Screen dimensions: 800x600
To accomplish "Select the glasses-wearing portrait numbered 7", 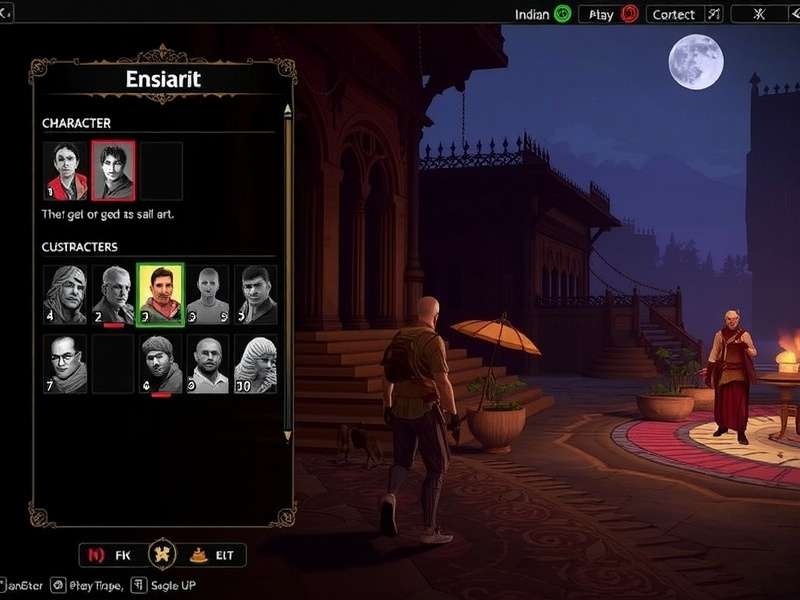I will click(x=65, y=364).
